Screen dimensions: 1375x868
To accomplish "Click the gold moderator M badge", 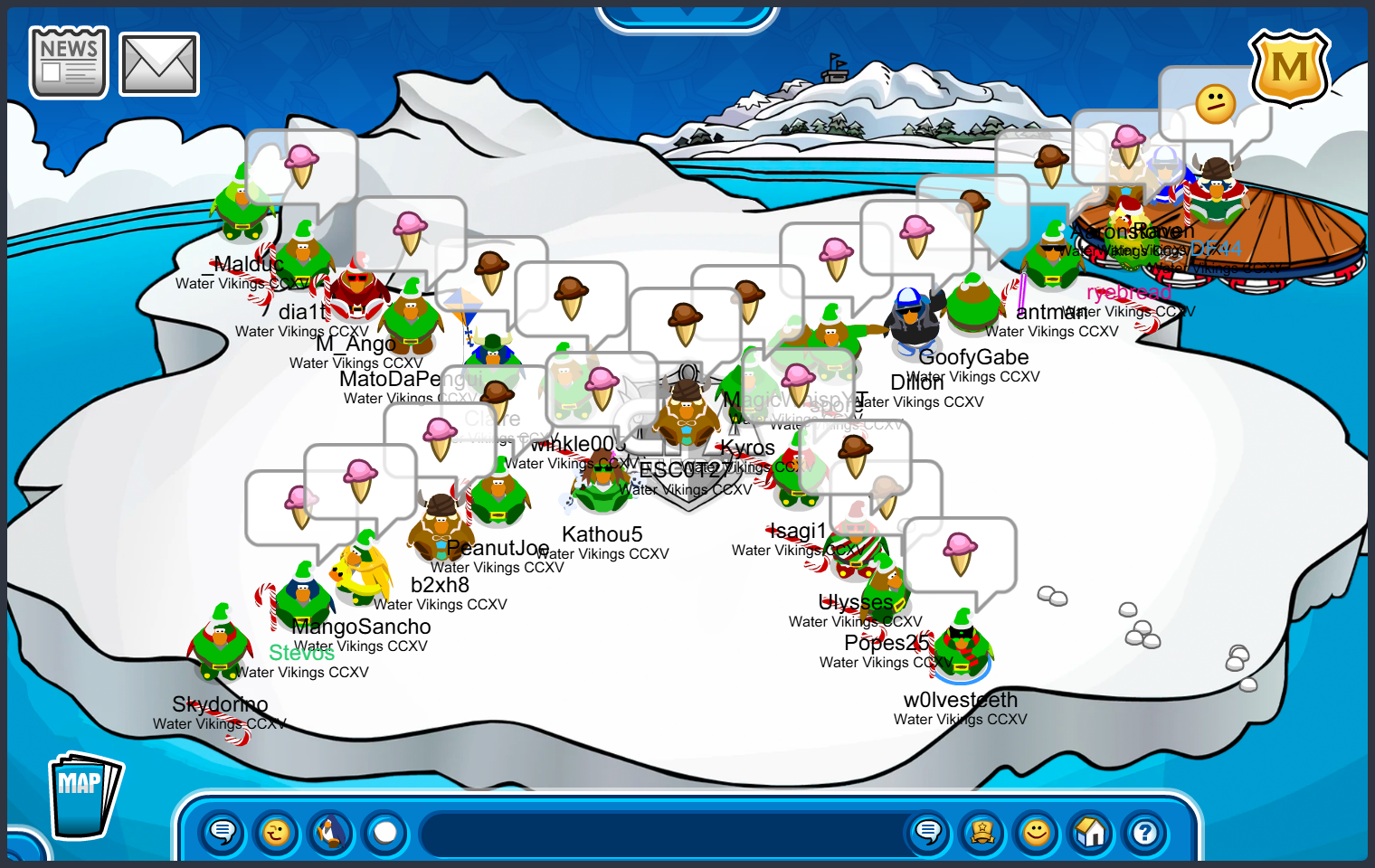I will coord(1289,68).
